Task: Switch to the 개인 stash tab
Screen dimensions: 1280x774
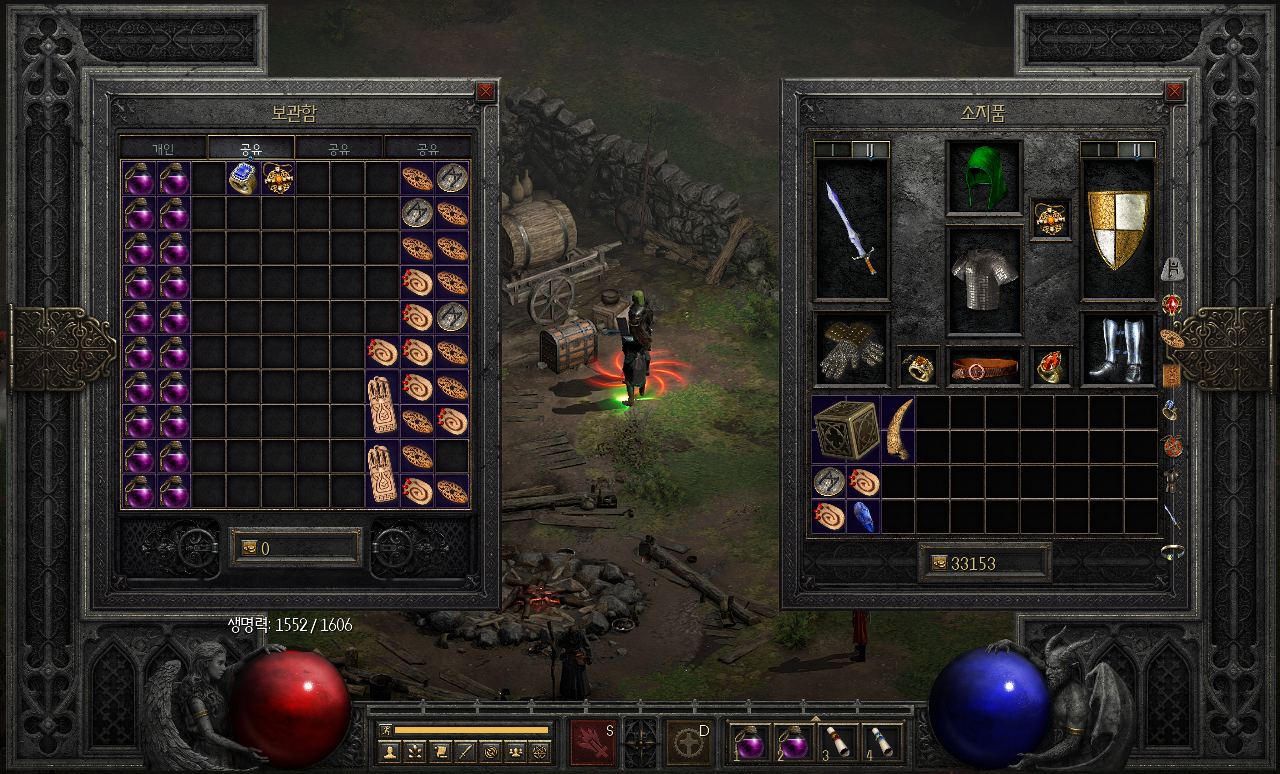Action: tap(163, 149)
